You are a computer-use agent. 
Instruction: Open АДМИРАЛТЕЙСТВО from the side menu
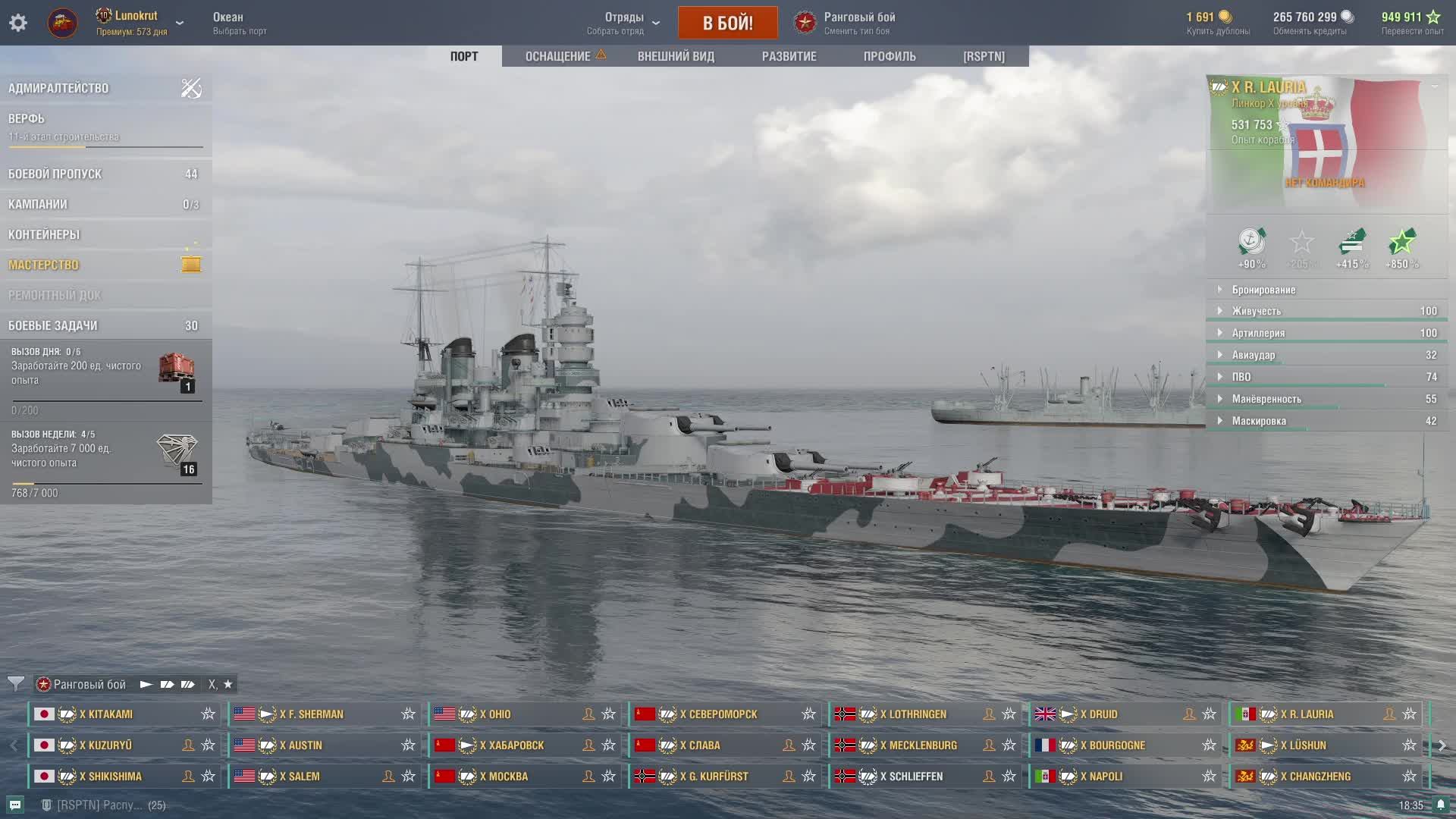(58, 88)
